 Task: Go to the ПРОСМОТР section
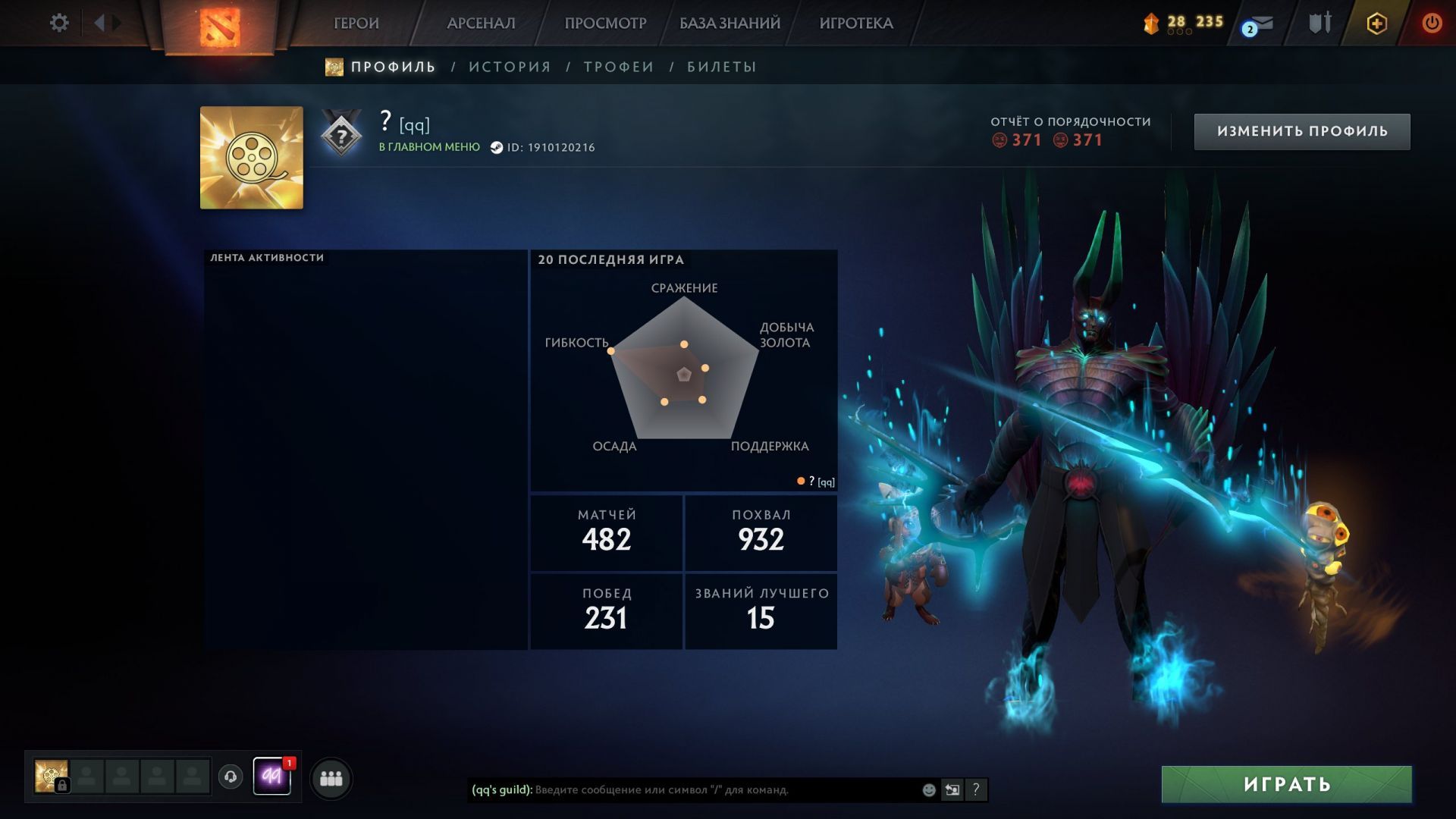tap(605, 24)
